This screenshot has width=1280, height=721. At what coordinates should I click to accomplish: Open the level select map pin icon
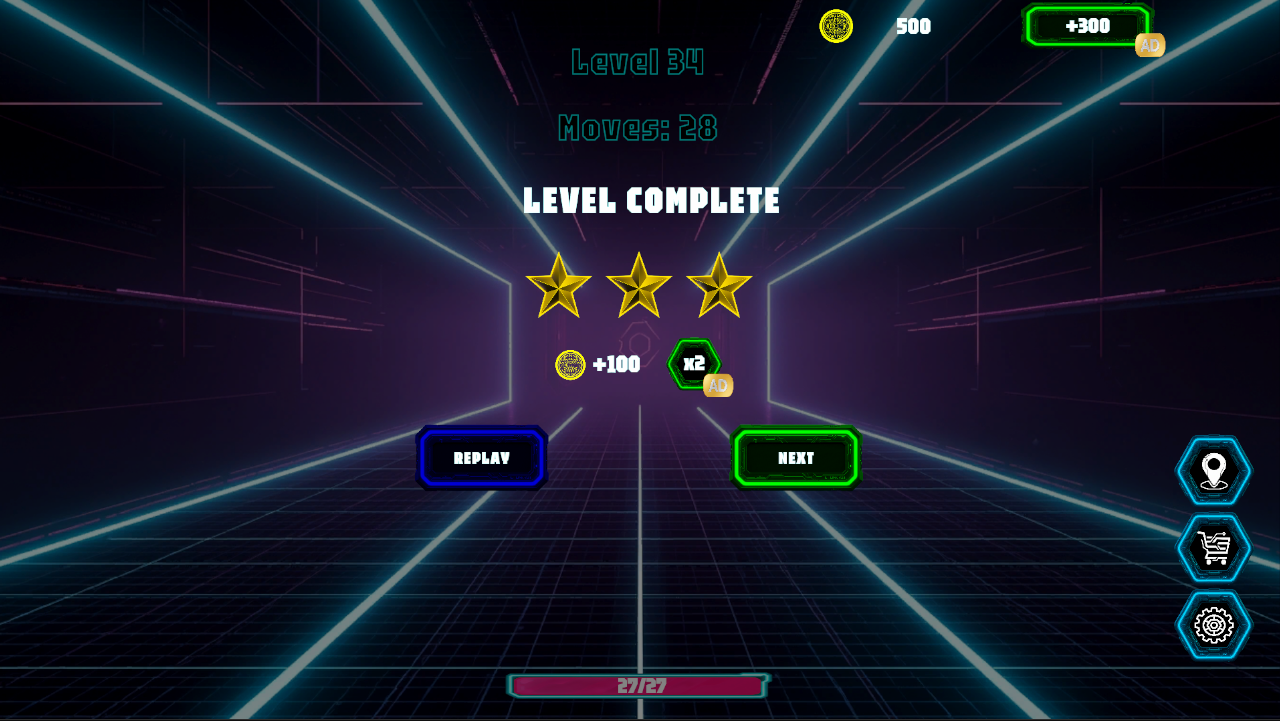click(1213, 471)
